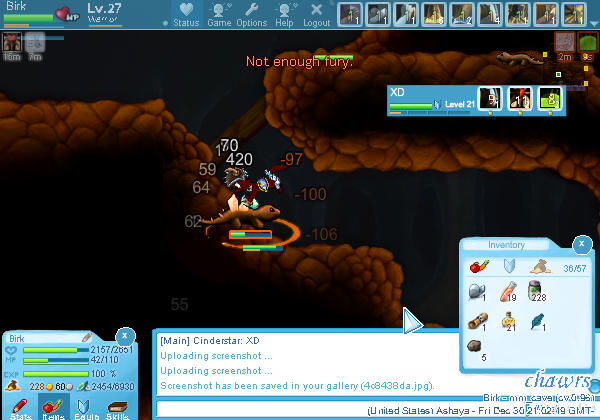The height and width of the screenshot is (420, 600).
Task: Show equipment with the shield inventory tab
Action: pos(507,266)
